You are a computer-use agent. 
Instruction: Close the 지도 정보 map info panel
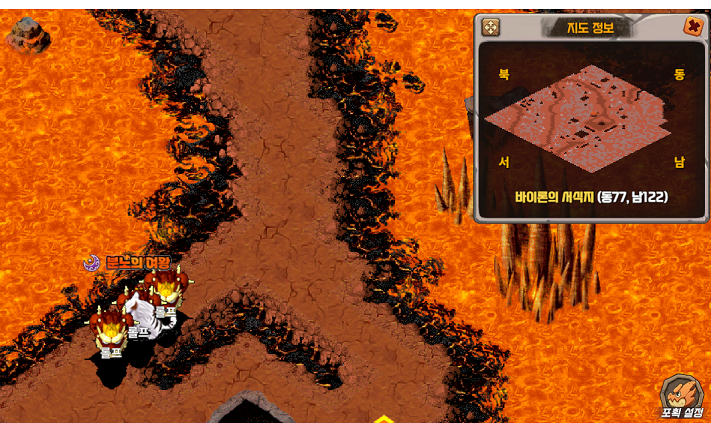[x=692, y=27]
